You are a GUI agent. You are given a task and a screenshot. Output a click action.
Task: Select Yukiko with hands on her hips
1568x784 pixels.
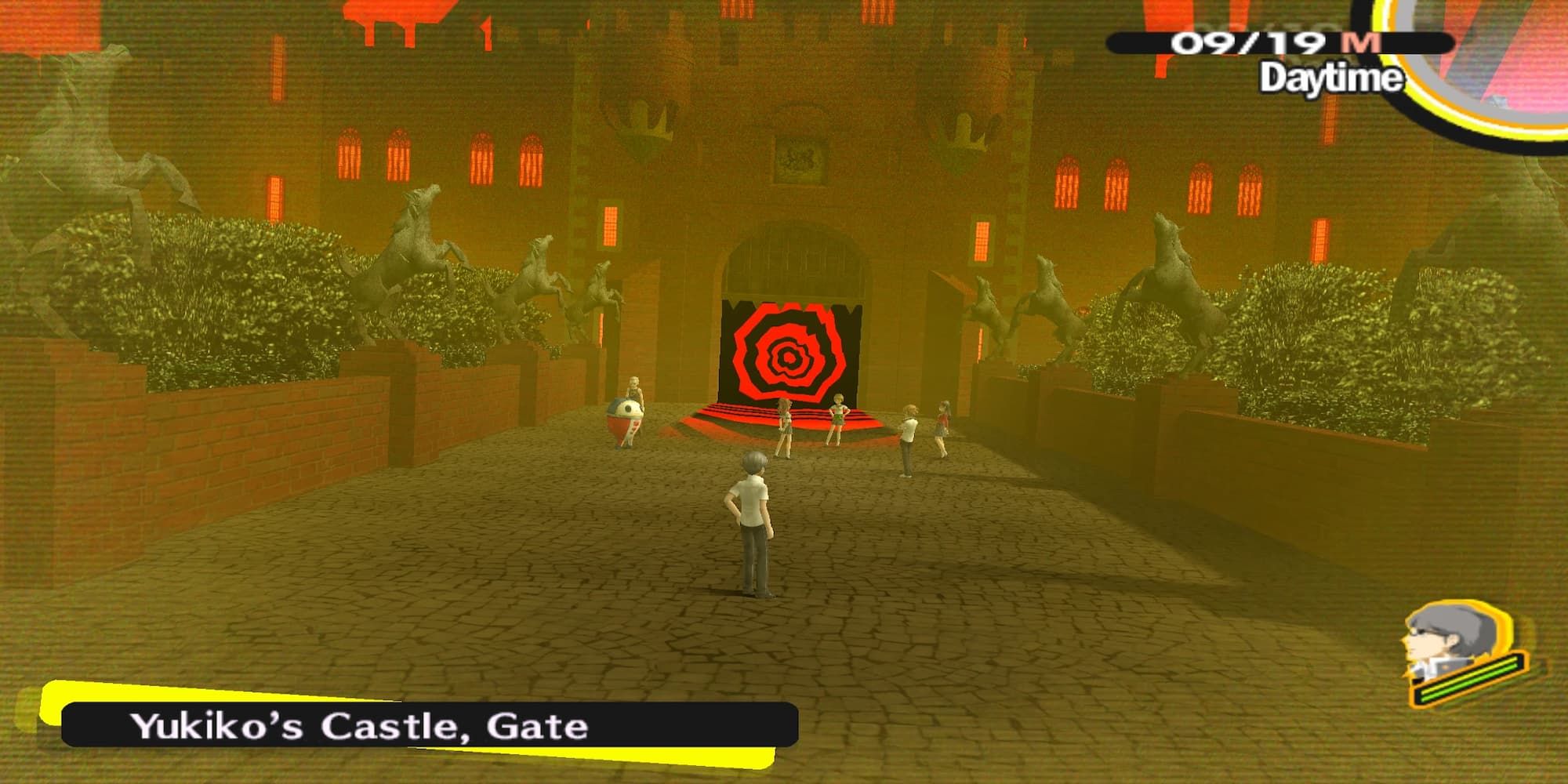pos(839,419)
